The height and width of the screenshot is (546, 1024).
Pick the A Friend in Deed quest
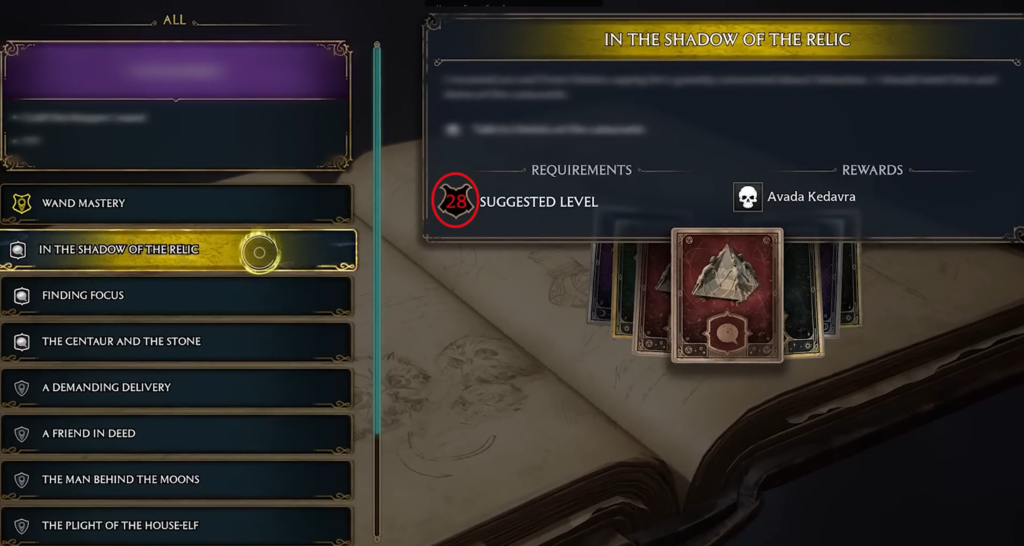pyautogui.click(x=176, y=434)
